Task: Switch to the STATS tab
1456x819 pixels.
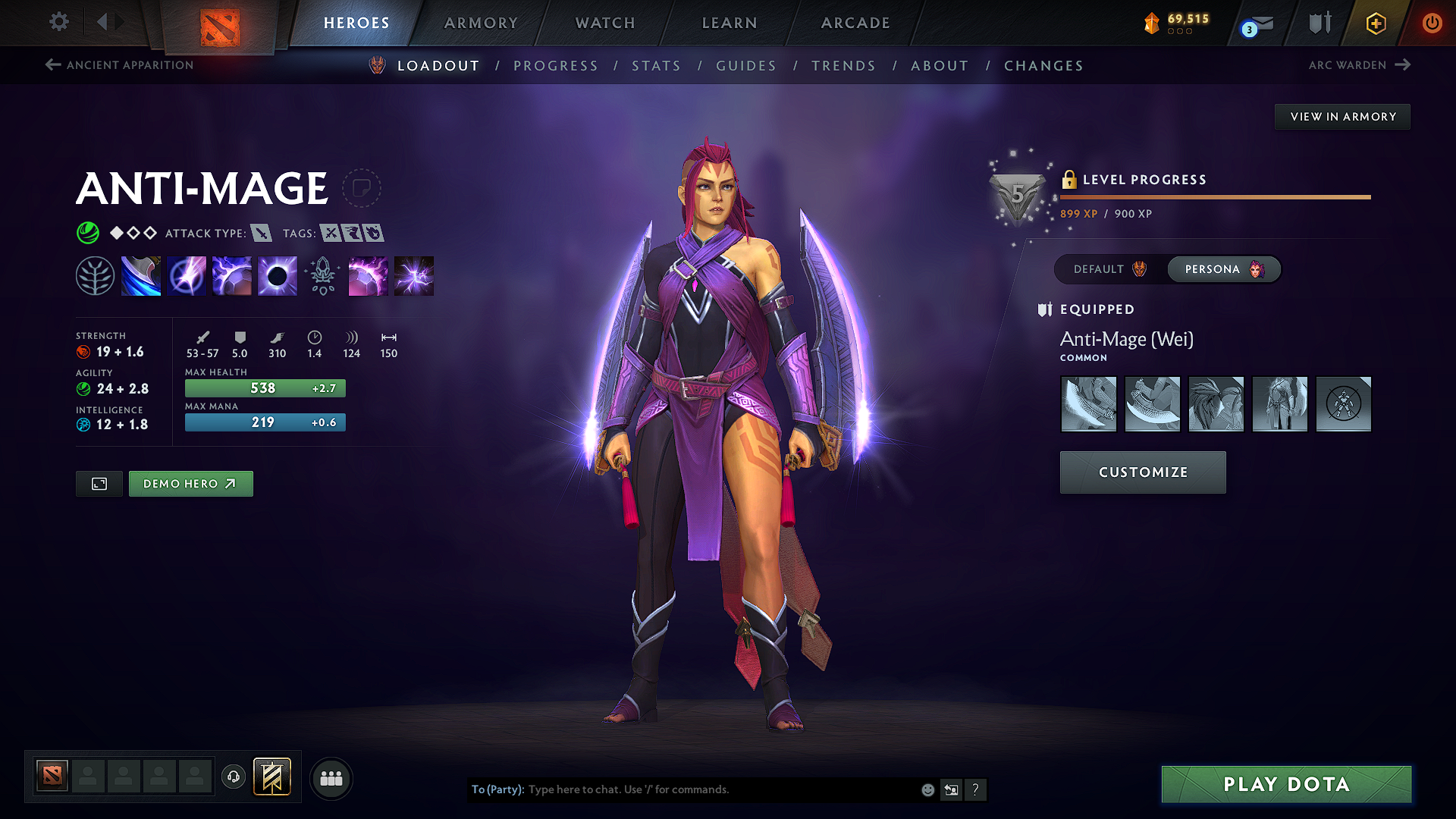Action: (x=656, y=65)
